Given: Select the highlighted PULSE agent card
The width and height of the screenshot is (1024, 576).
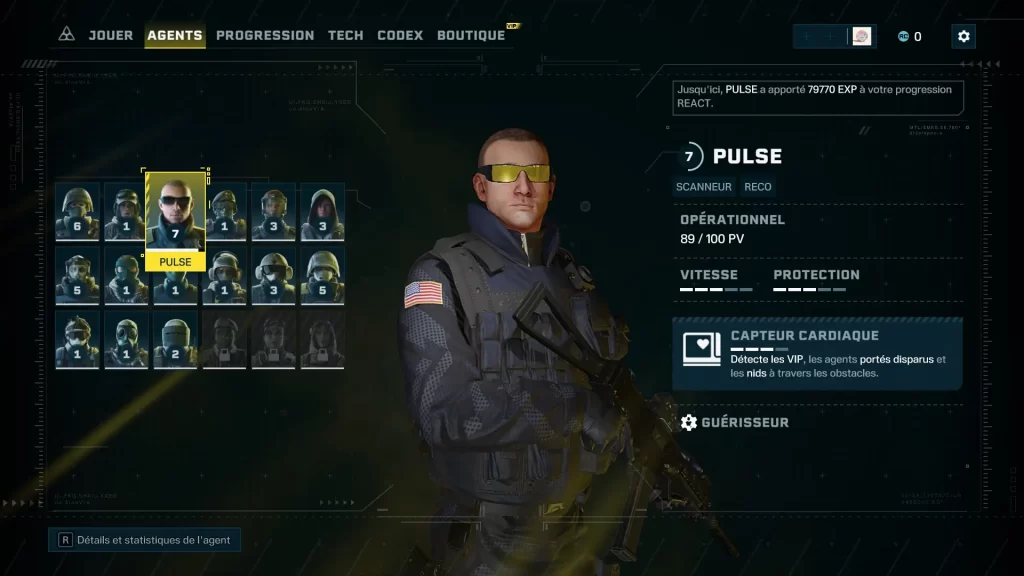Looking at the screenshot, I should point(175,222).
